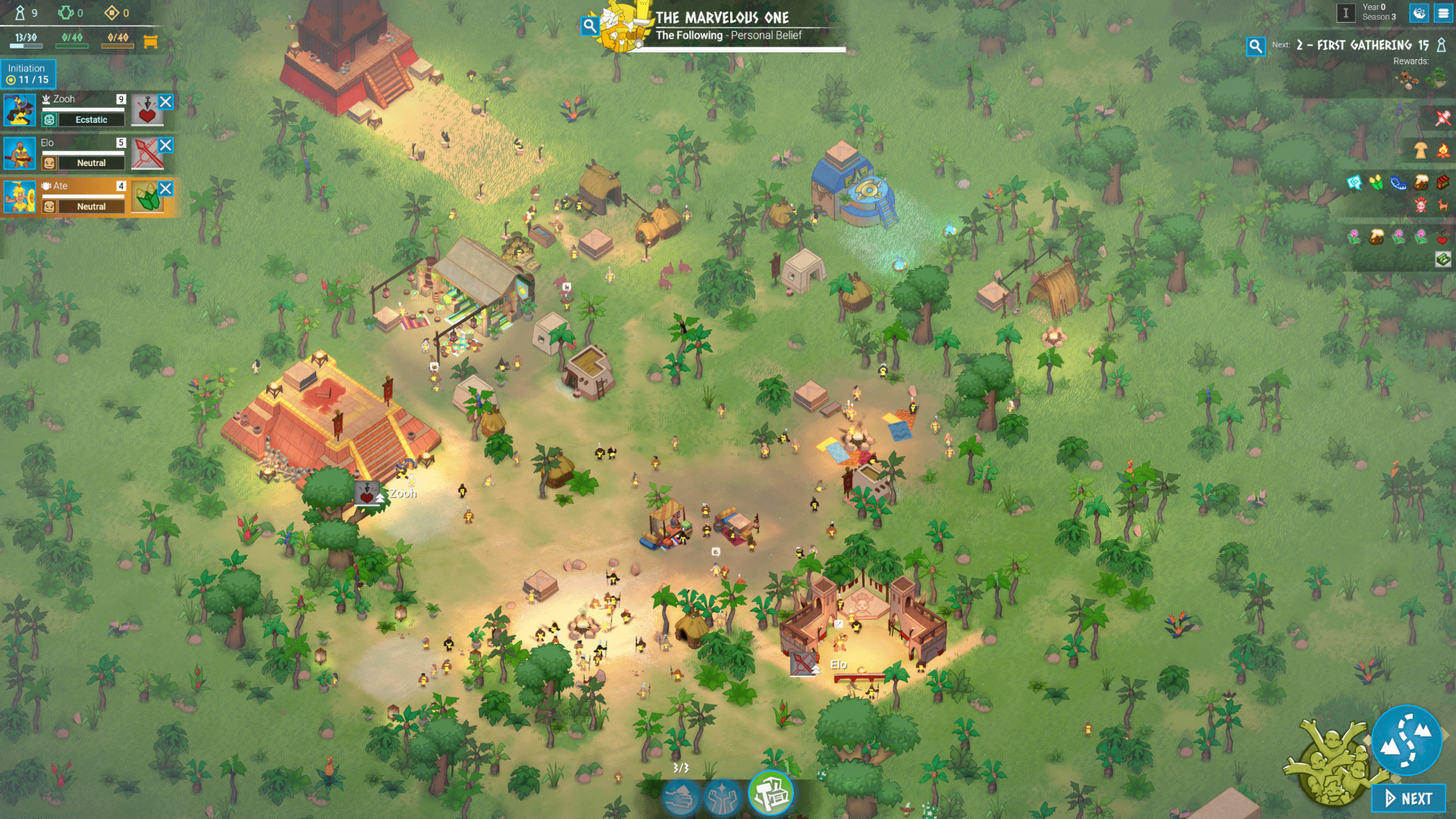Click the green card icon at right edge

coord(1442,259)
